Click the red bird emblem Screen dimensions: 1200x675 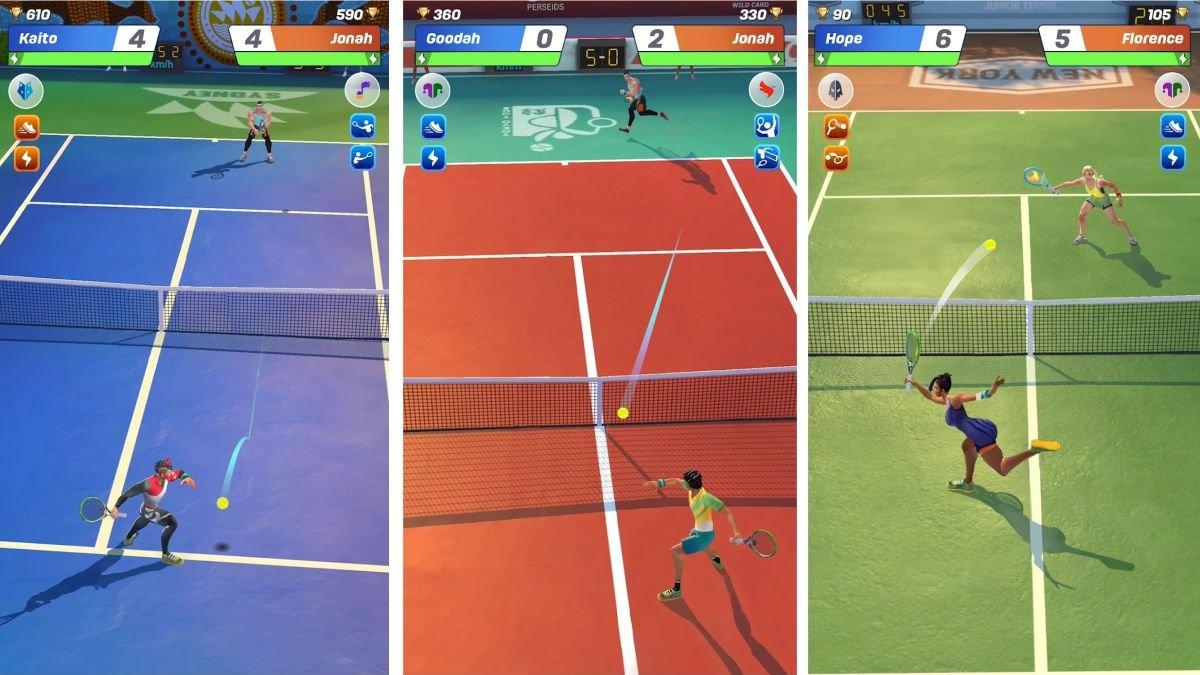coord(766,91)
